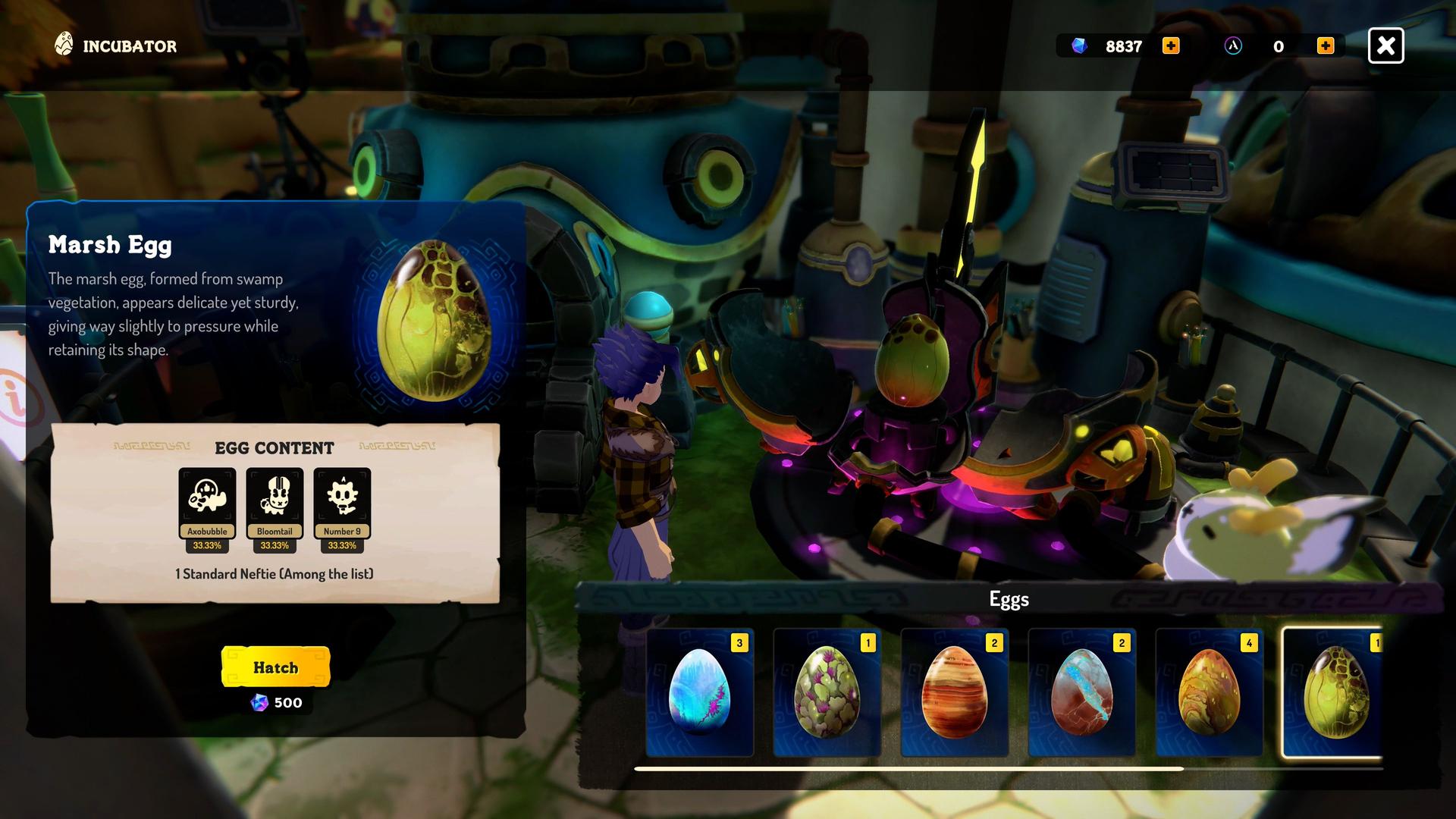
Task: Click the Egg Content section title
Action: 275,448
